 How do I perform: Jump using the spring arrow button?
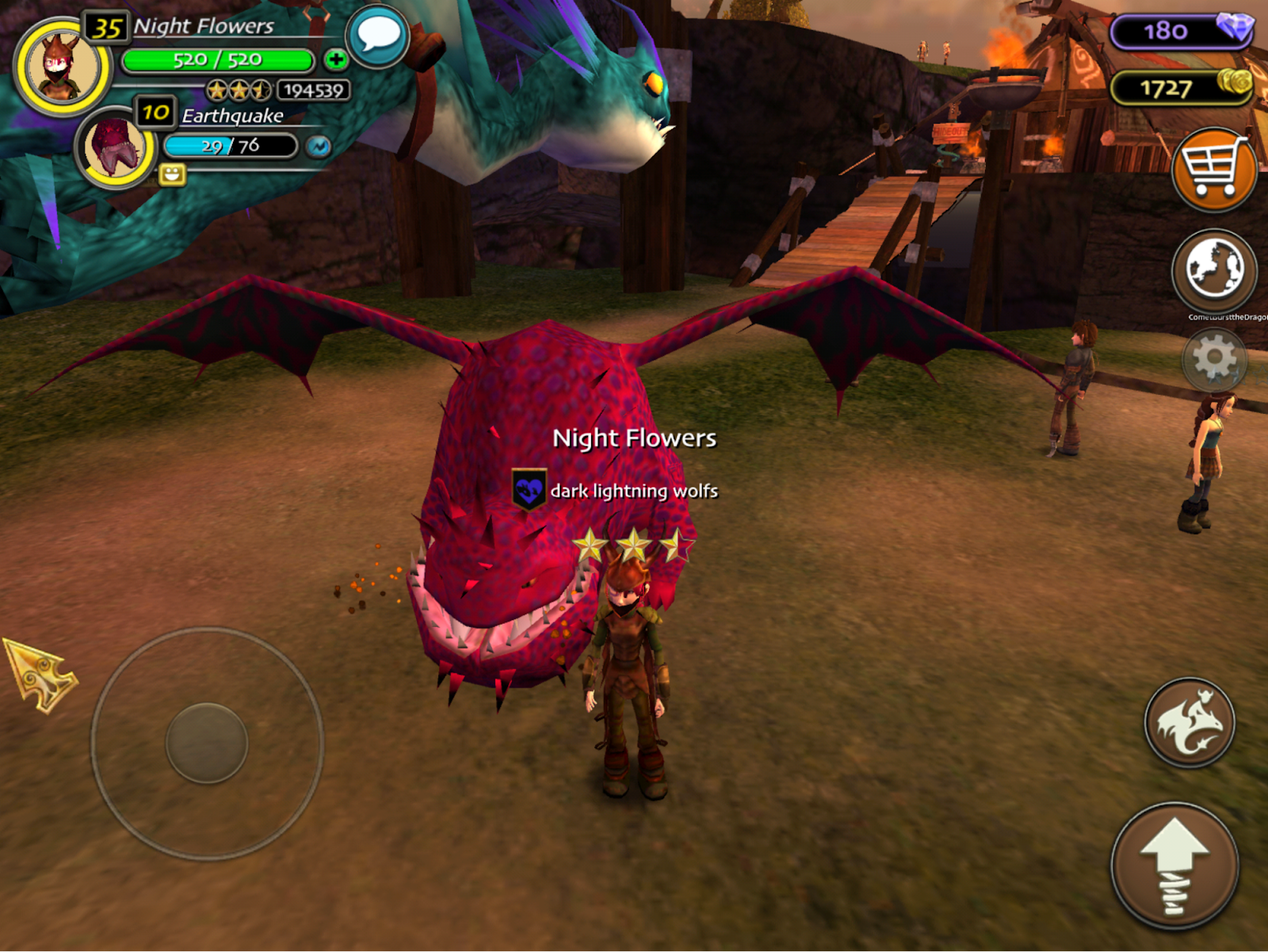coord(1174,866)
